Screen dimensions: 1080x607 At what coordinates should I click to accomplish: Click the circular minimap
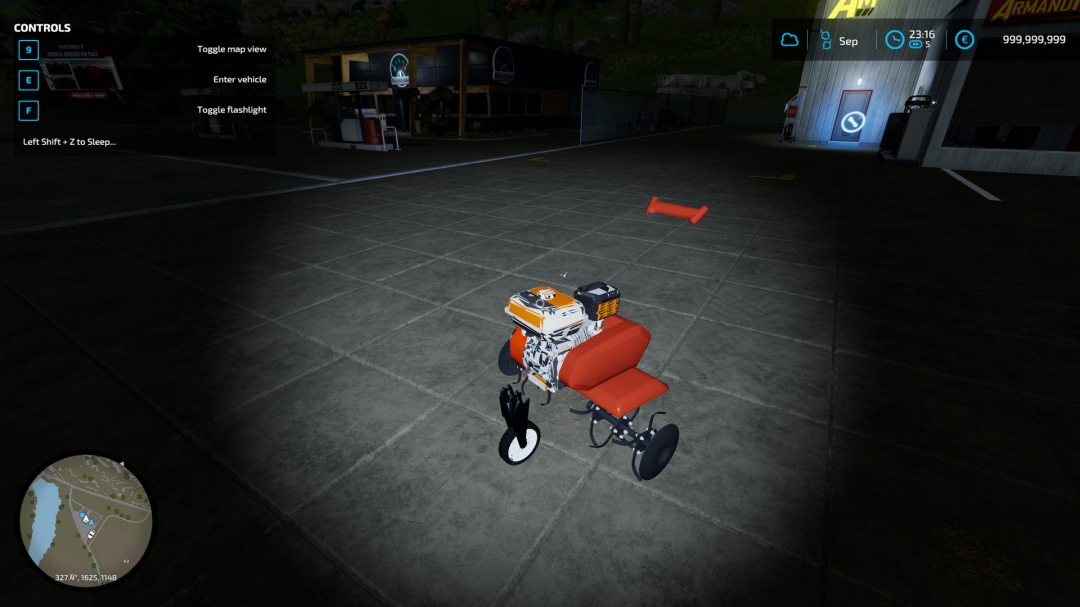86,520
